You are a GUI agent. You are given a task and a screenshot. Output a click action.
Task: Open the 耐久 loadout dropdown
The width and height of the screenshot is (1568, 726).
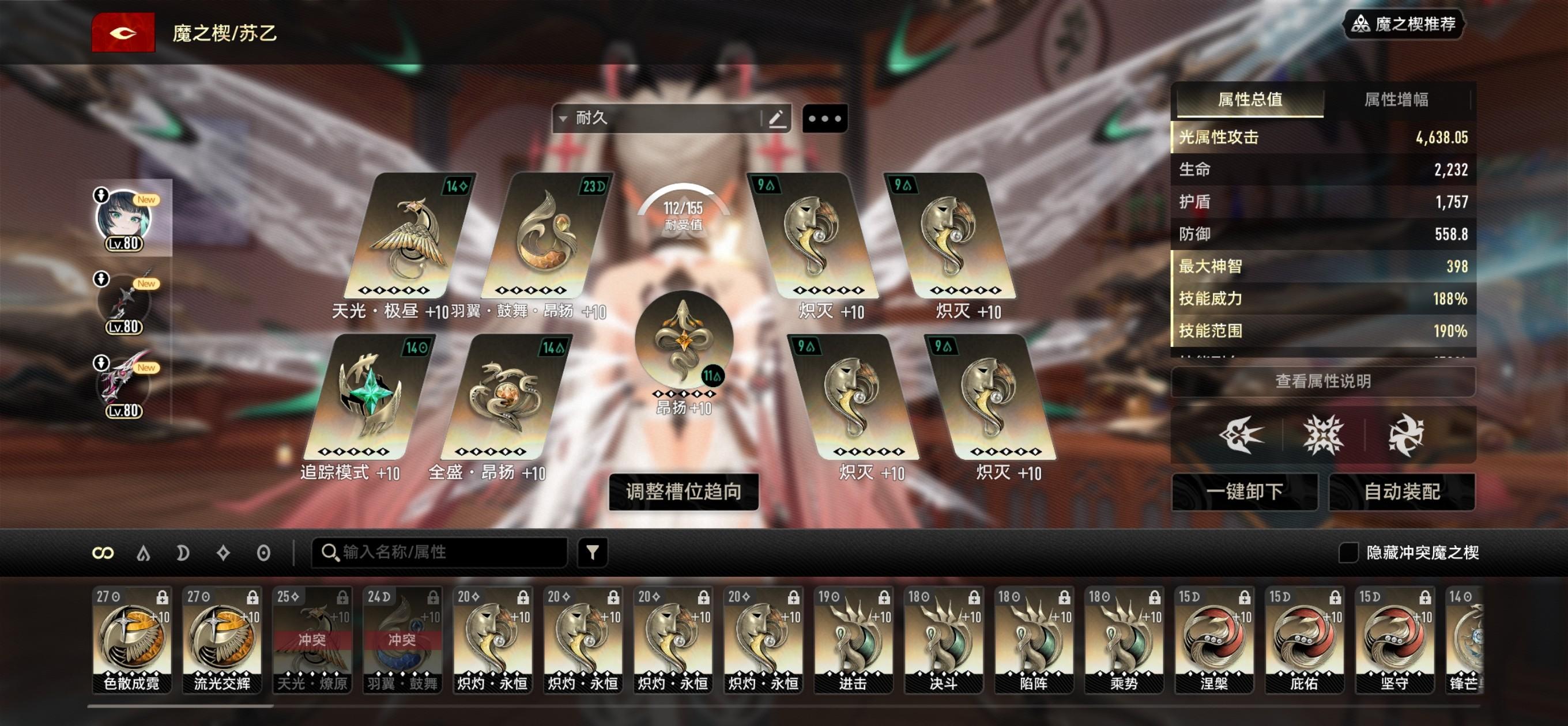click(657, 118)
